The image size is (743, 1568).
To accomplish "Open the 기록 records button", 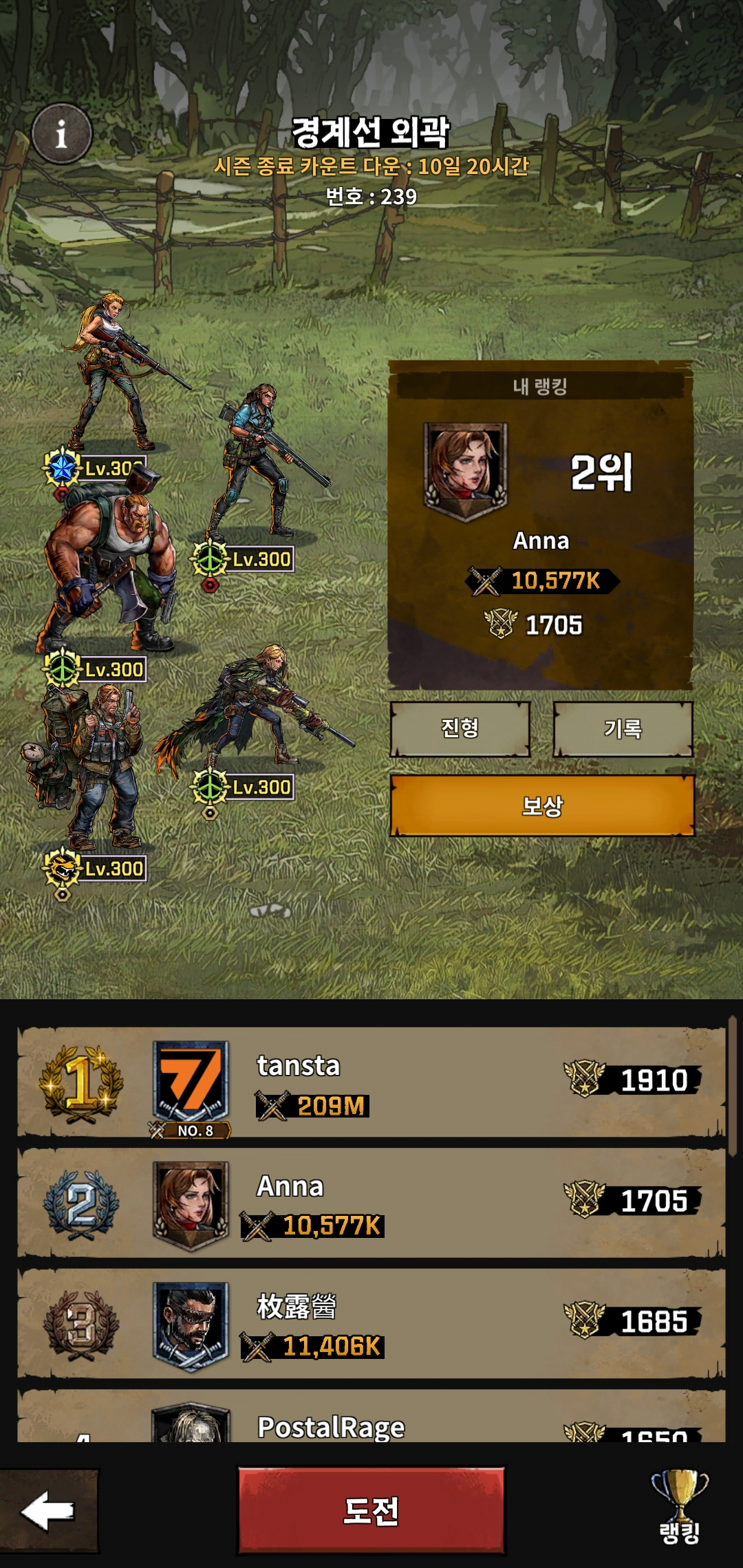I will coord(623,728).
